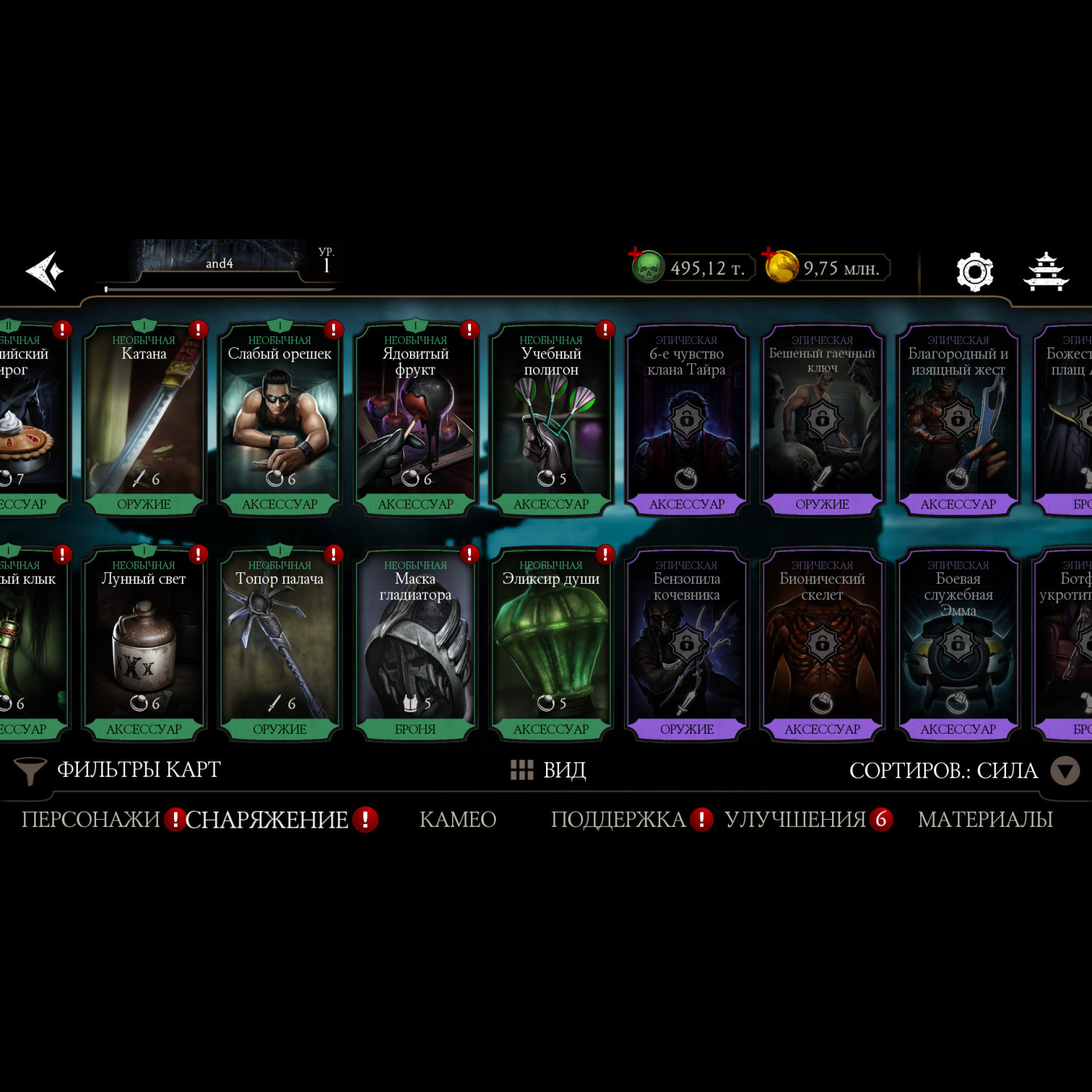Choose the Слабый орешек accessory card
The width and height of the screenshot is (1092, 1092).
[280, 419]
